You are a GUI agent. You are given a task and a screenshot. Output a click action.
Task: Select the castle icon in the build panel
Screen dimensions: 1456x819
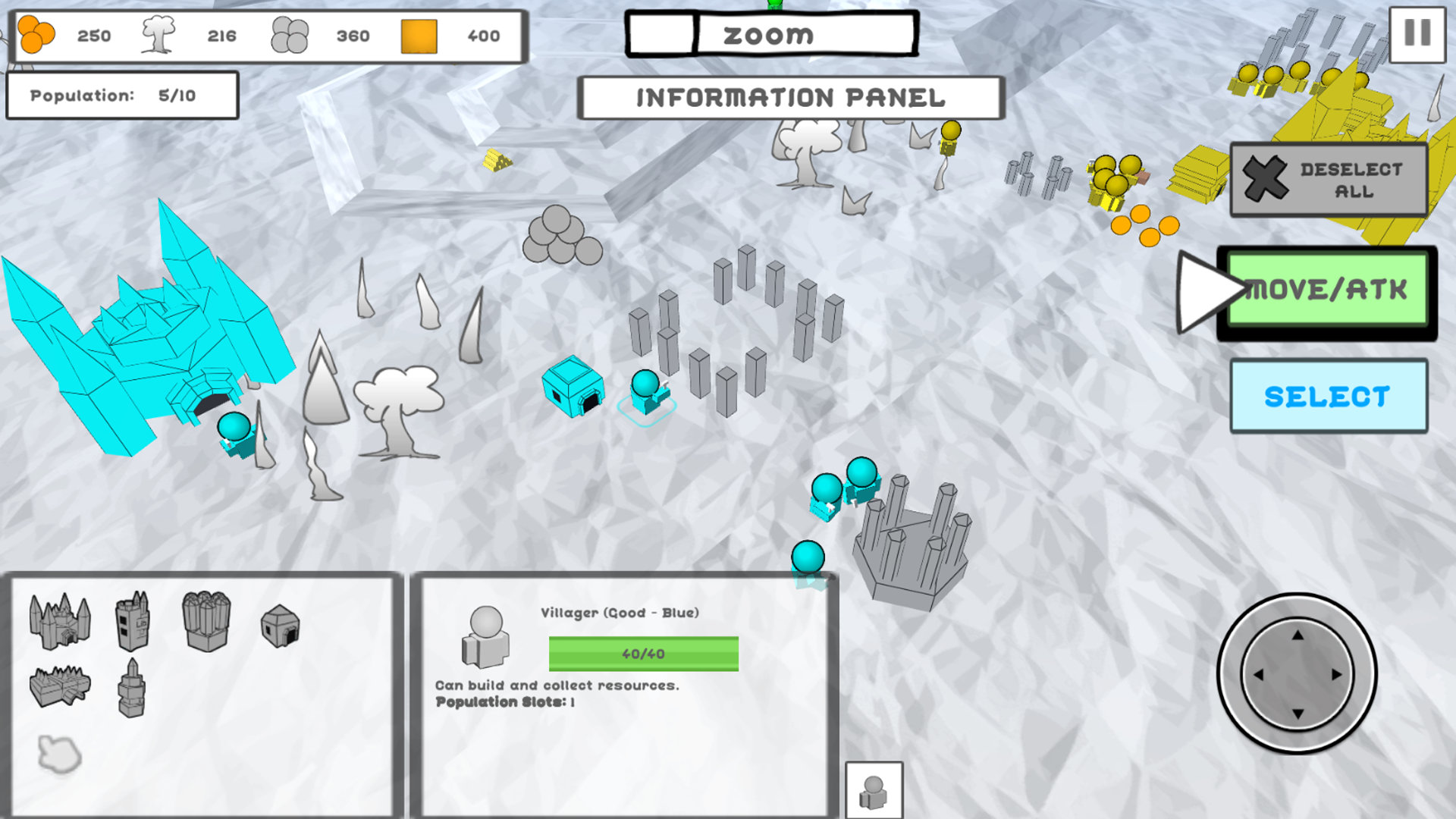click(x=61, y=623)
